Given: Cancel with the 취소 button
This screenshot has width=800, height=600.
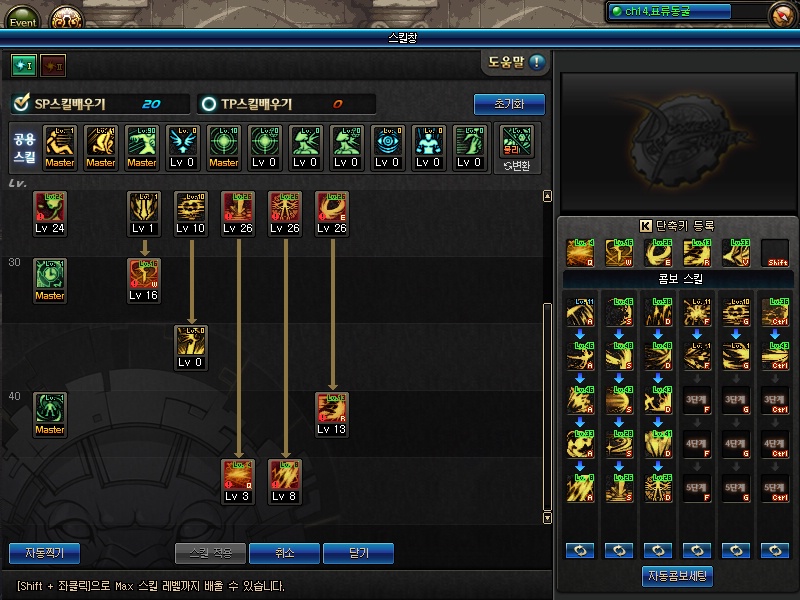Looking at the screenshot, I should click(285, 553).
